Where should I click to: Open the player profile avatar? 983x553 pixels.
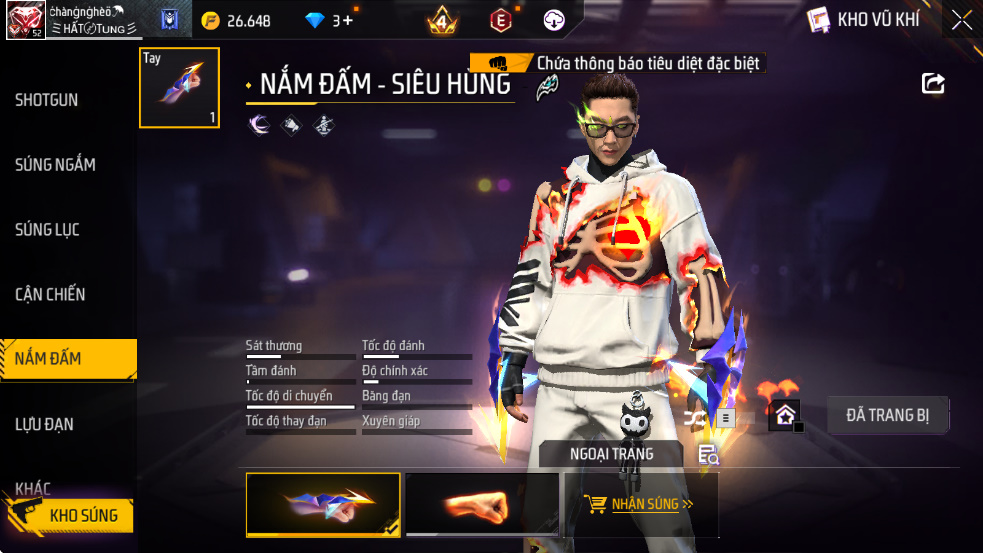24,20
